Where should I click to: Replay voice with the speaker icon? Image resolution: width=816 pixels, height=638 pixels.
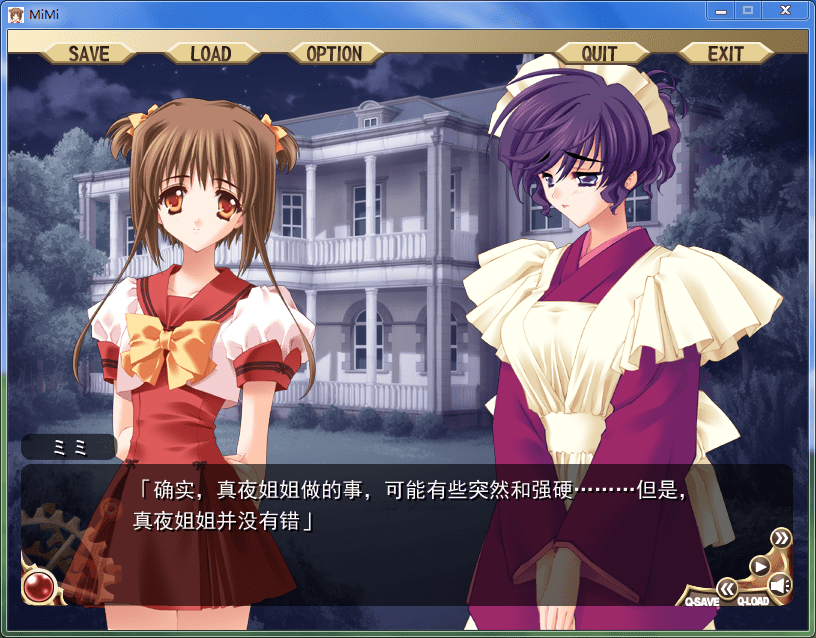click(x=779, y=586)
